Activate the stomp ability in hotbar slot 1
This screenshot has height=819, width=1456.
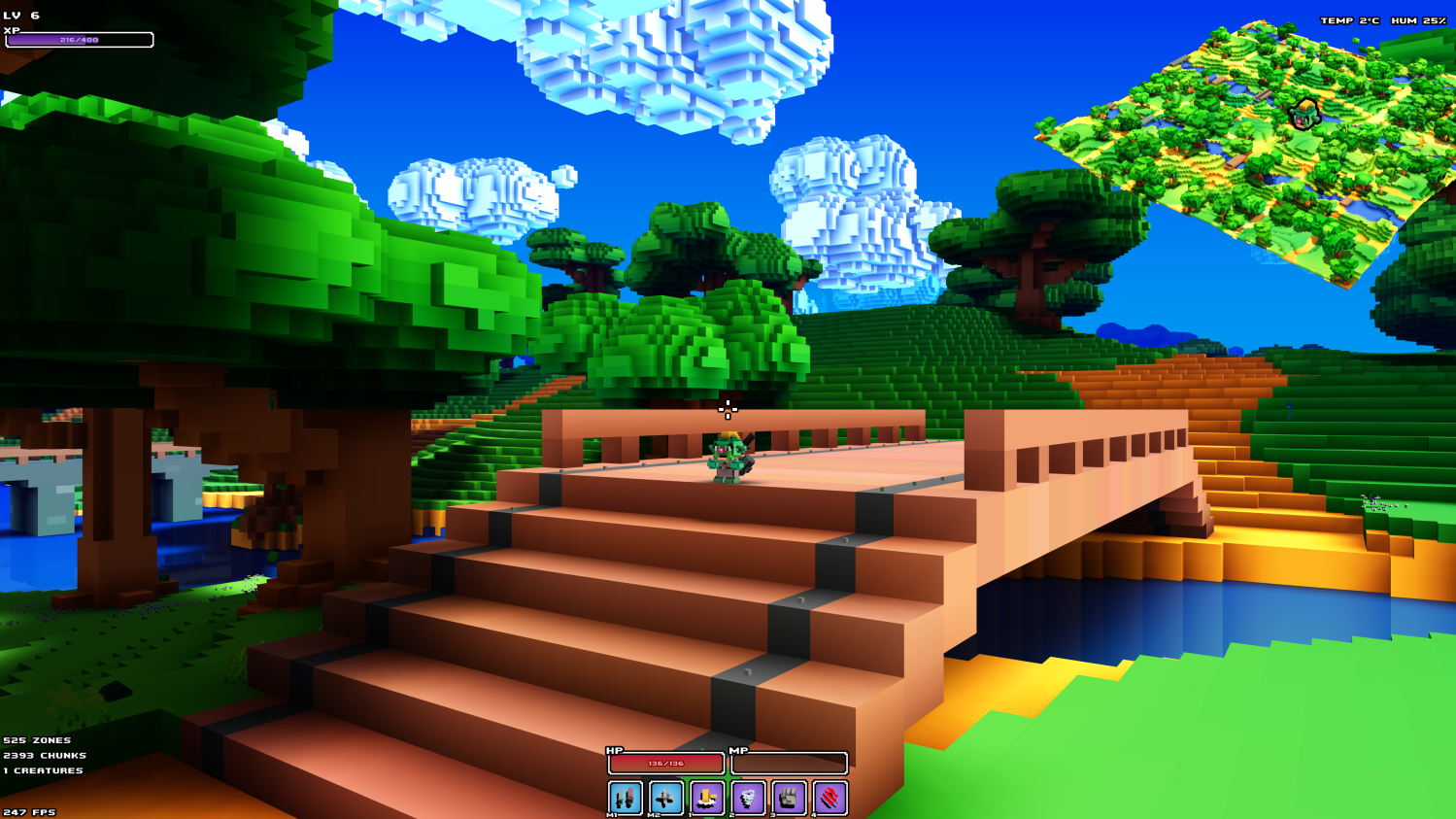(x=709, y=798)
